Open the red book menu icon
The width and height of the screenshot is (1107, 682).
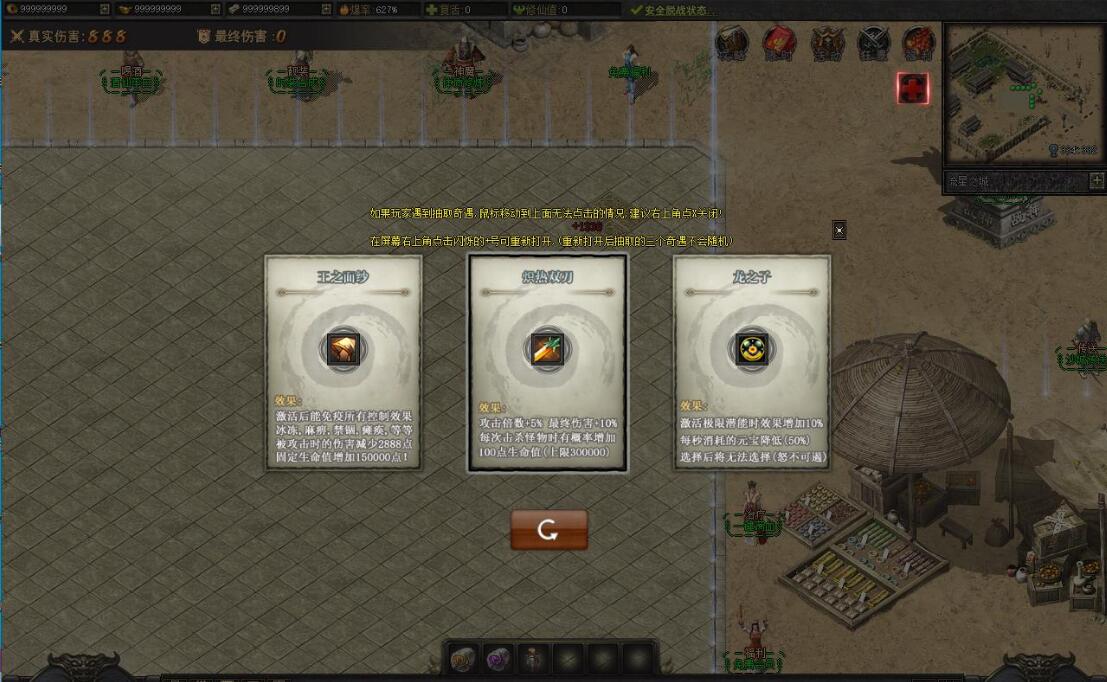tap(778, 43)
